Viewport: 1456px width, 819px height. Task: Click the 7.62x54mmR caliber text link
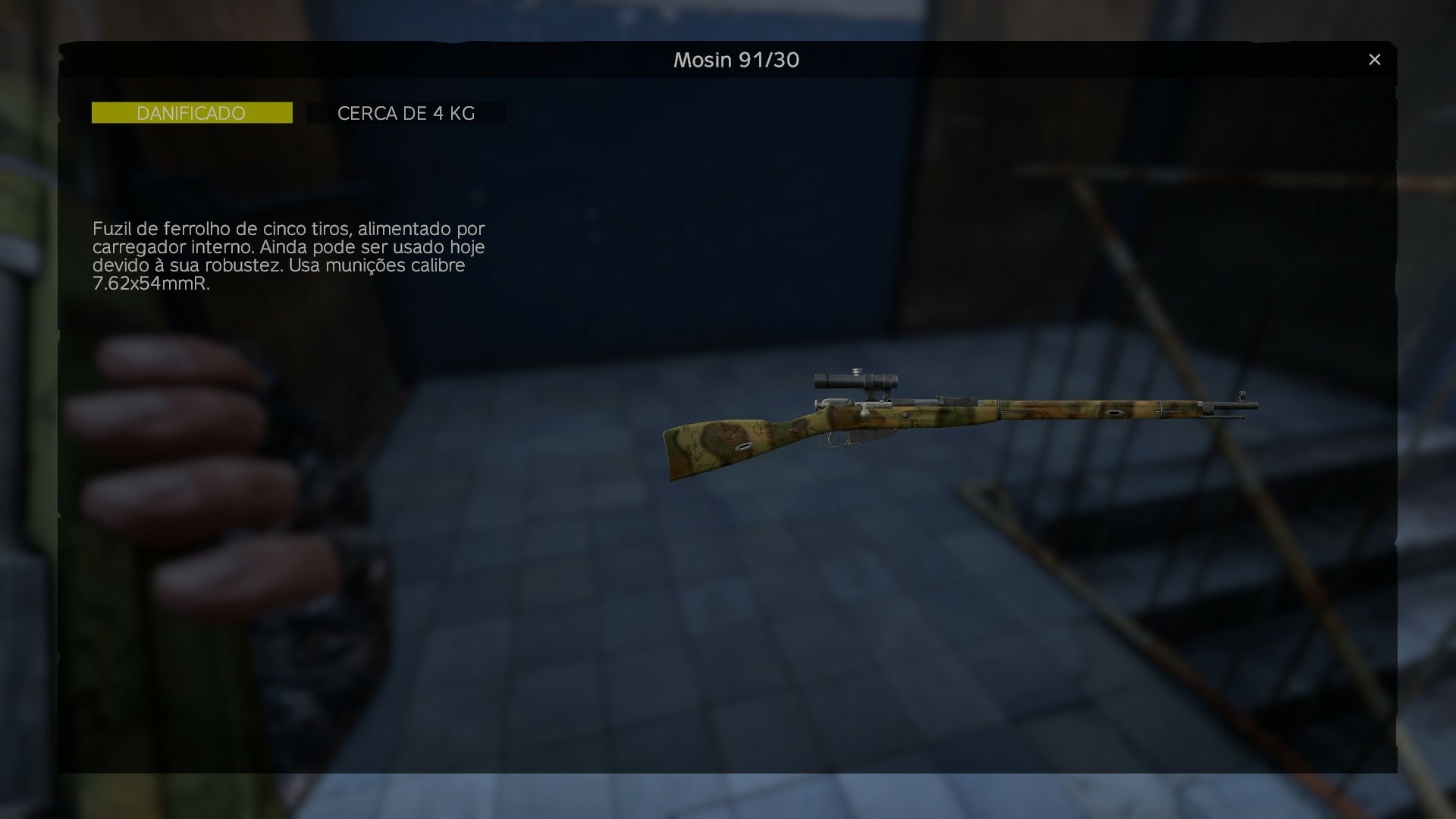[152, 284]
